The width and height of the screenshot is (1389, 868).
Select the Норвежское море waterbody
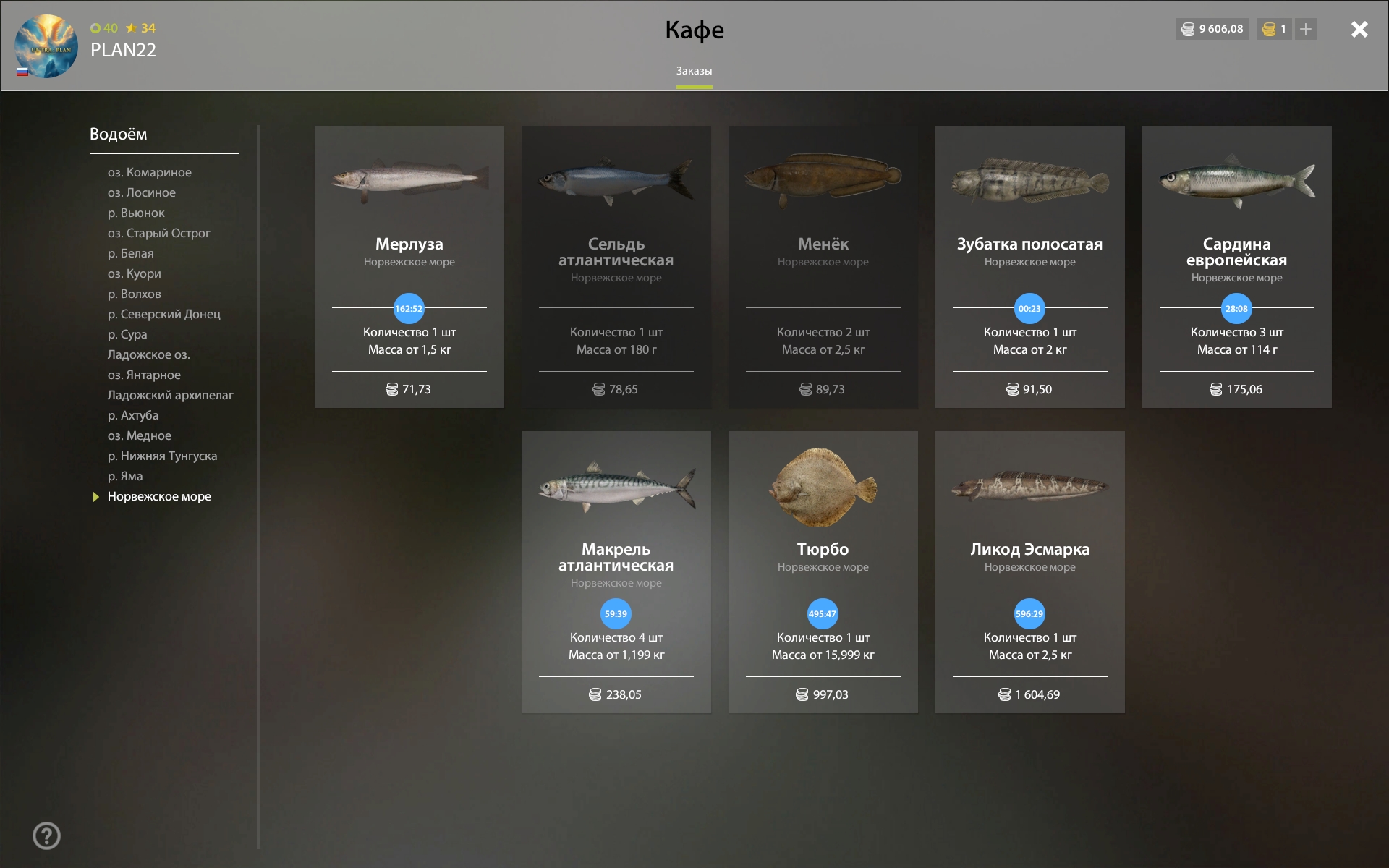pos(159,496)
